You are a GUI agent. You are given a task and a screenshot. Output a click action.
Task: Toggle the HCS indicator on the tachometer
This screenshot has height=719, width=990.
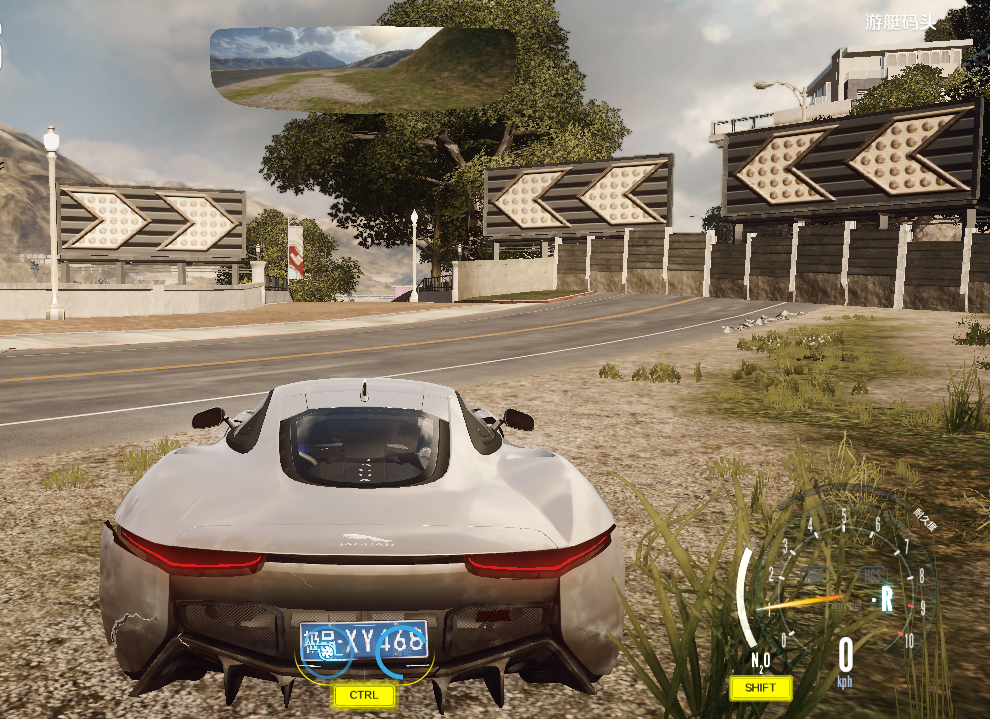872,574
